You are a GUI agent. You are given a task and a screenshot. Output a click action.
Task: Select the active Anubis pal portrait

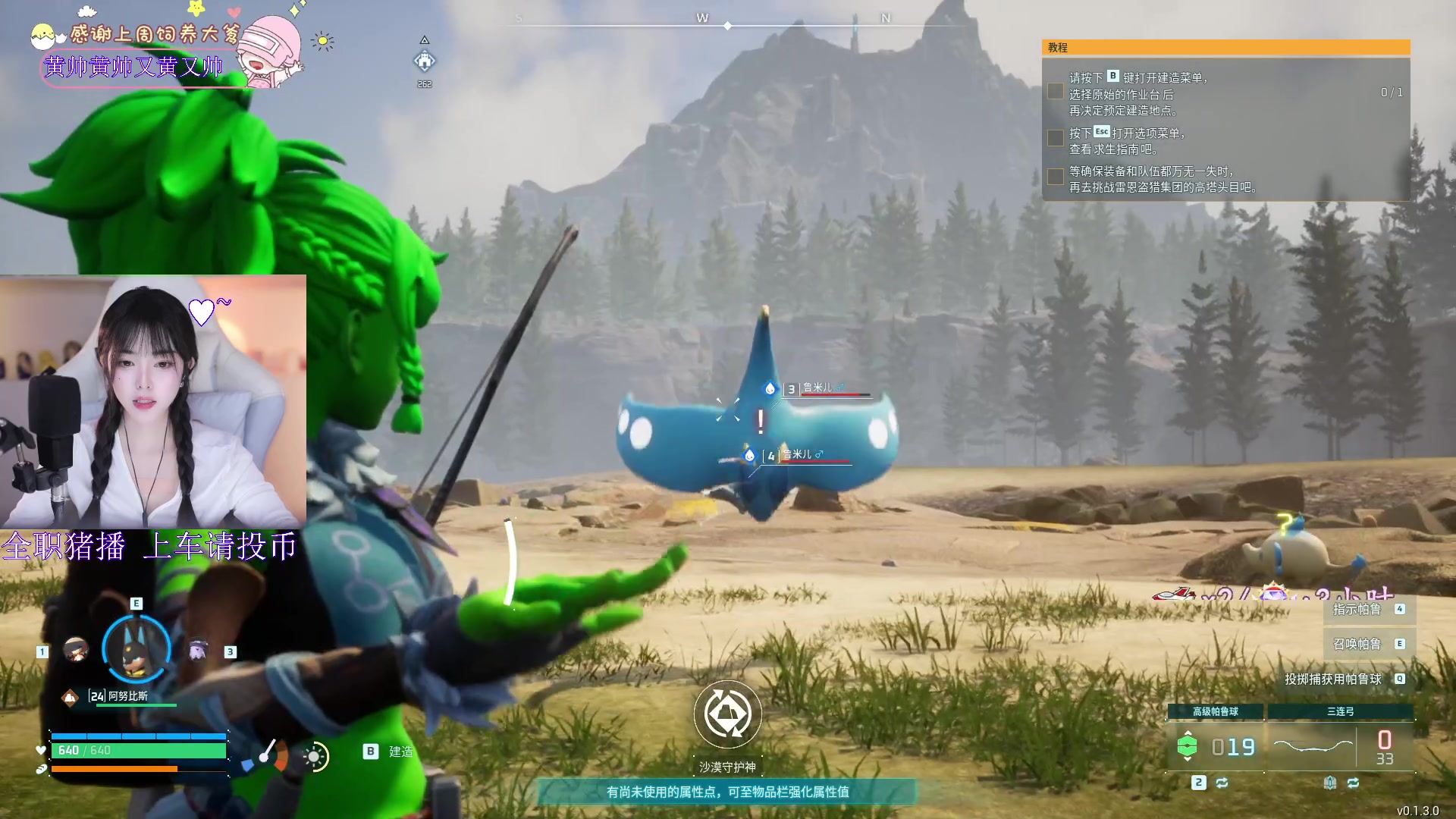[x=136, y=649]
